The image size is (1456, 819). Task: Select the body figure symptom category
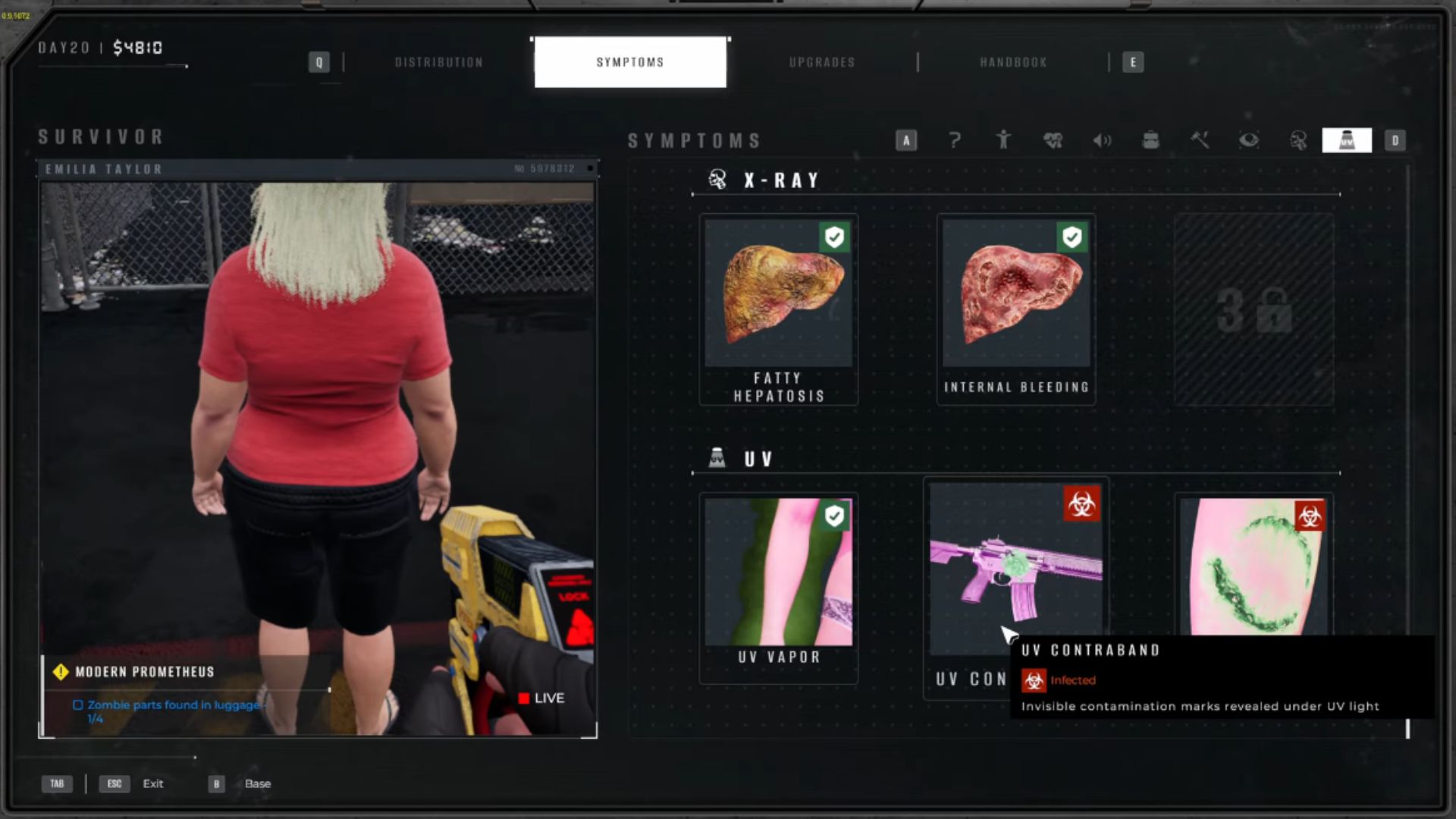[1003, 140]
